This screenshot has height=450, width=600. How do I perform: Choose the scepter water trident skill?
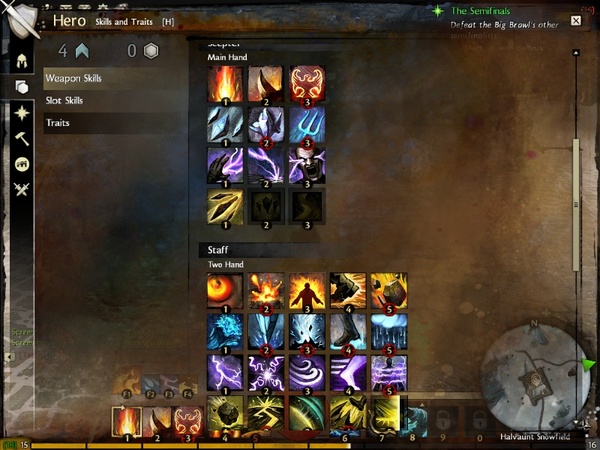[x=306, y=125]
